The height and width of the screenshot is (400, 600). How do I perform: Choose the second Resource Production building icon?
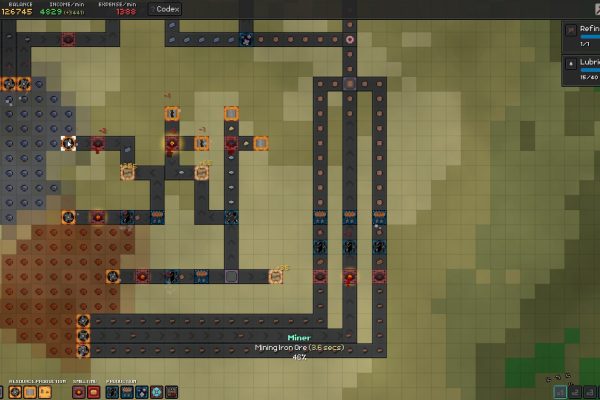29,392
